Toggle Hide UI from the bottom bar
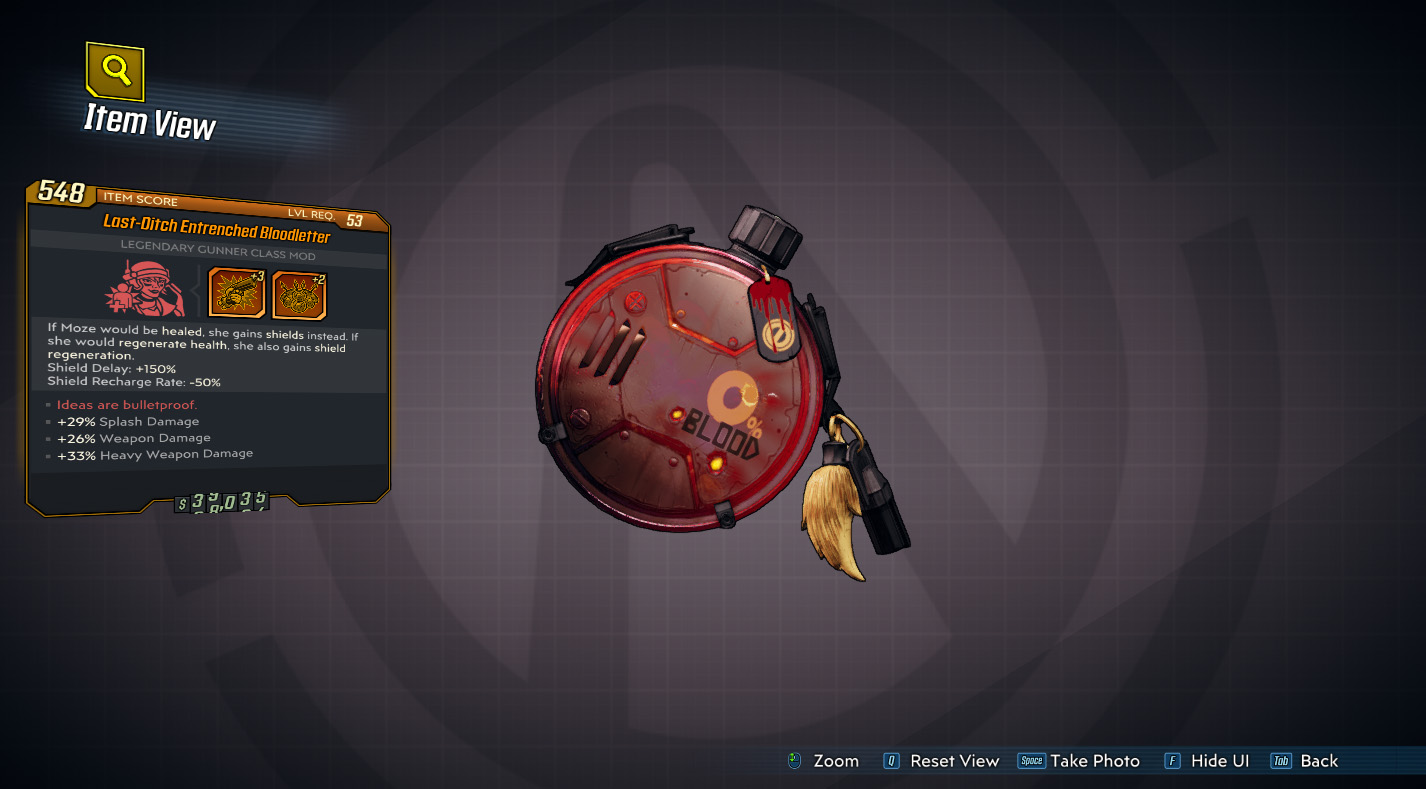The height and width of the screenshot is (789, 1426). click(x=1222, y=761)
